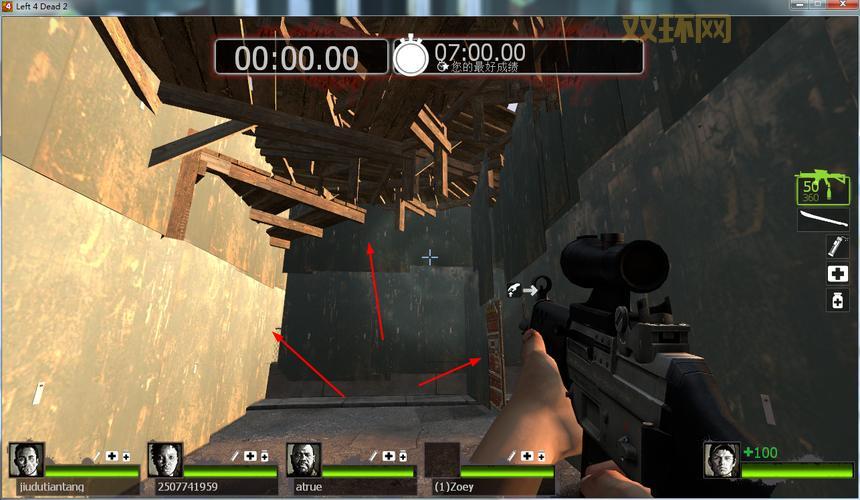
Task: Click the (1)Zoey teammate panel
Action: pyautogui.click(x=490, y=466)
